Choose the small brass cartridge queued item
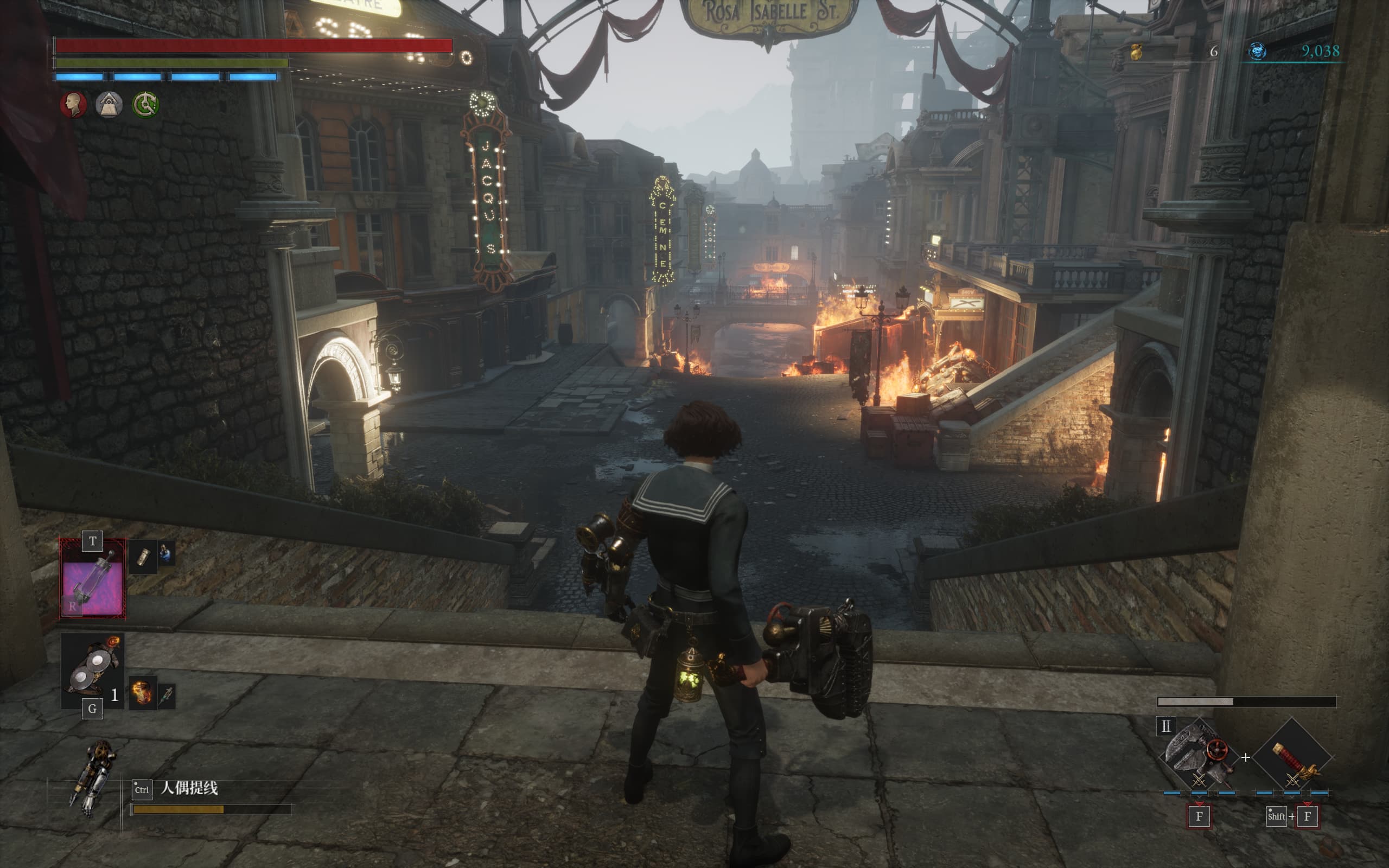This screenshot has height=868, width=1389. (143, 557)
